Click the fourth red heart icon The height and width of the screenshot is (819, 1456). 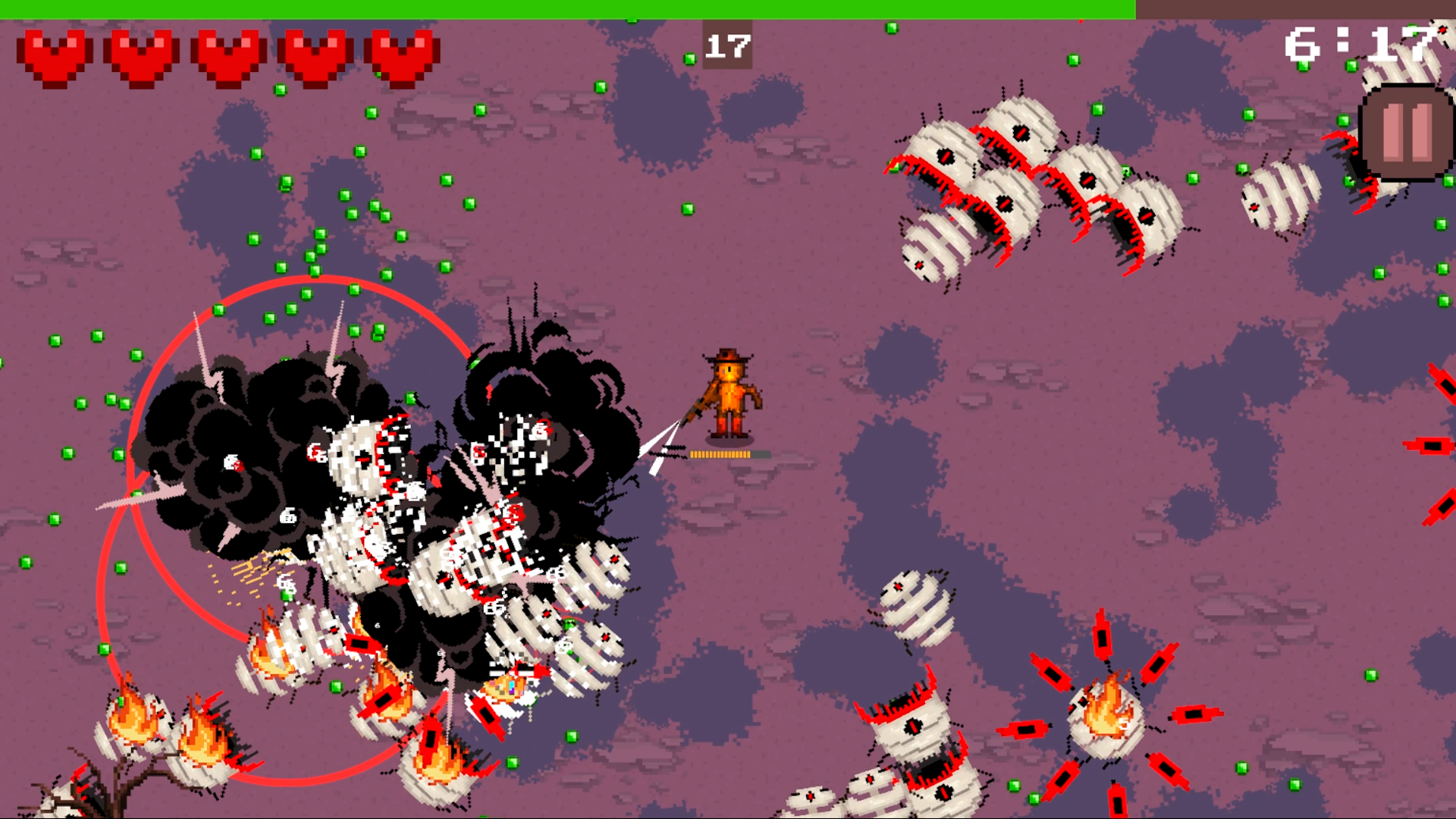(x=315, y=53)
